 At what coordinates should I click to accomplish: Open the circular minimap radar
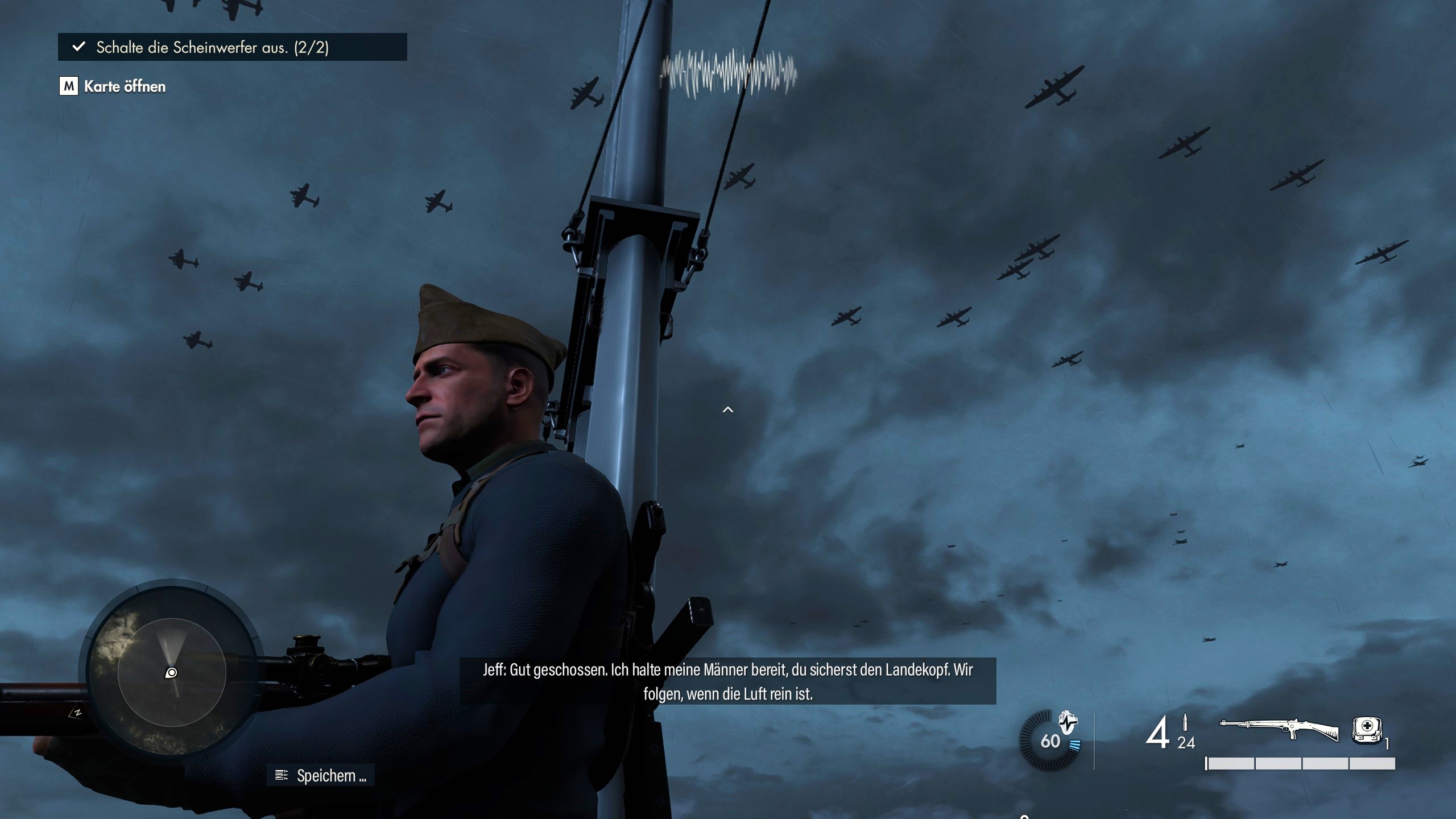172,673
